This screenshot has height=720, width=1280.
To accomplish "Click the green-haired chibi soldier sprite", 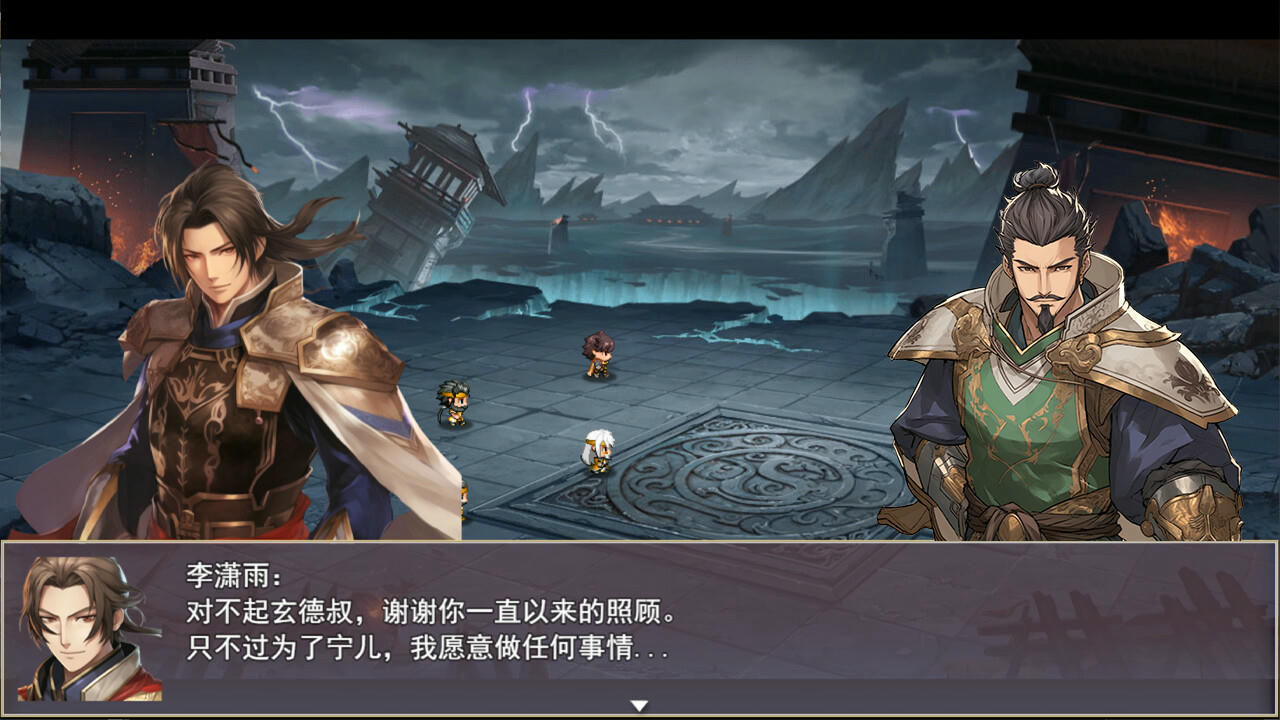I will click(x=452, y=401).
